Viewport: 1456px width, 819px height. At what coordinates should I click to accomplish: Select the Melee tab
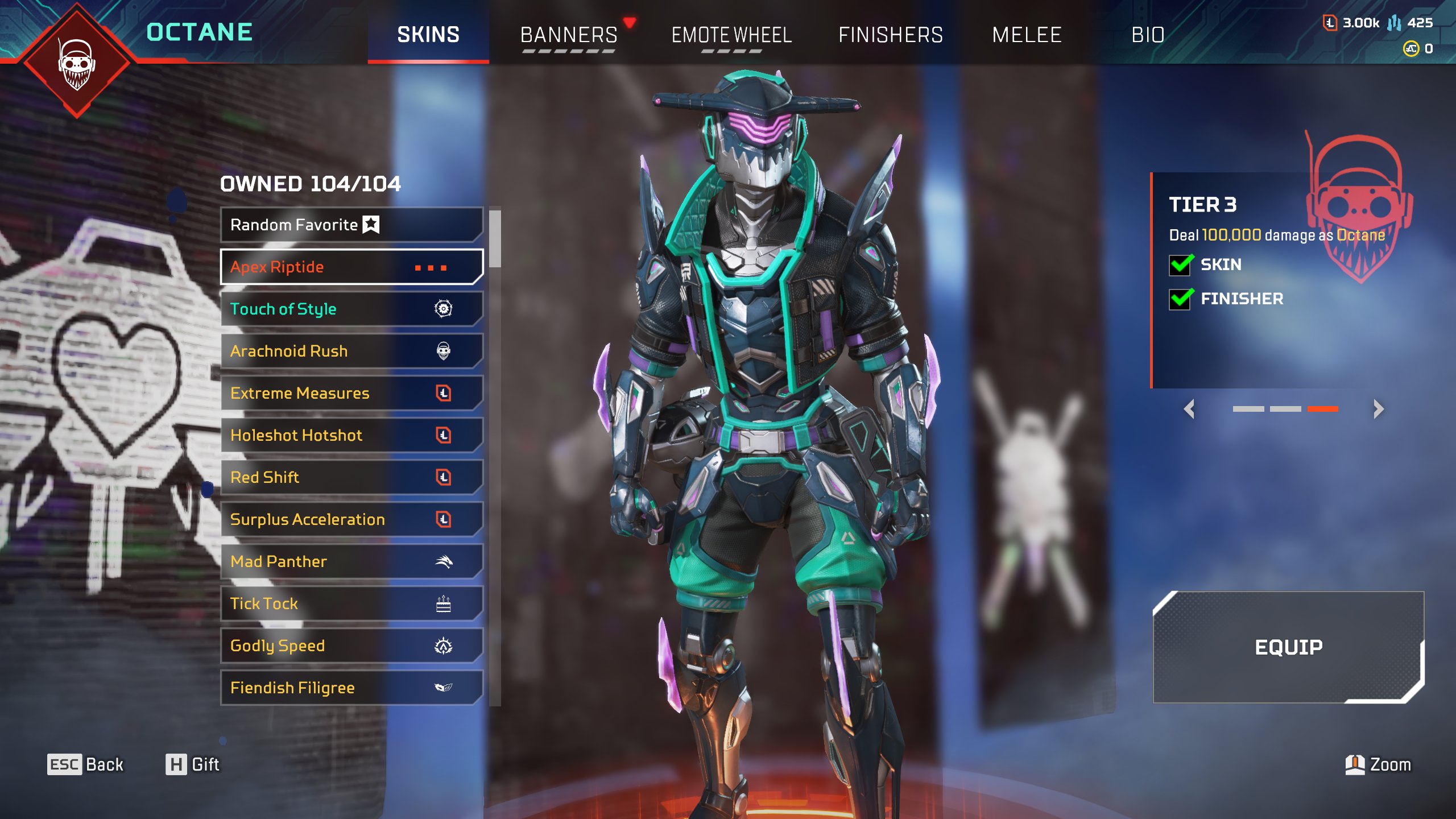1027,35
